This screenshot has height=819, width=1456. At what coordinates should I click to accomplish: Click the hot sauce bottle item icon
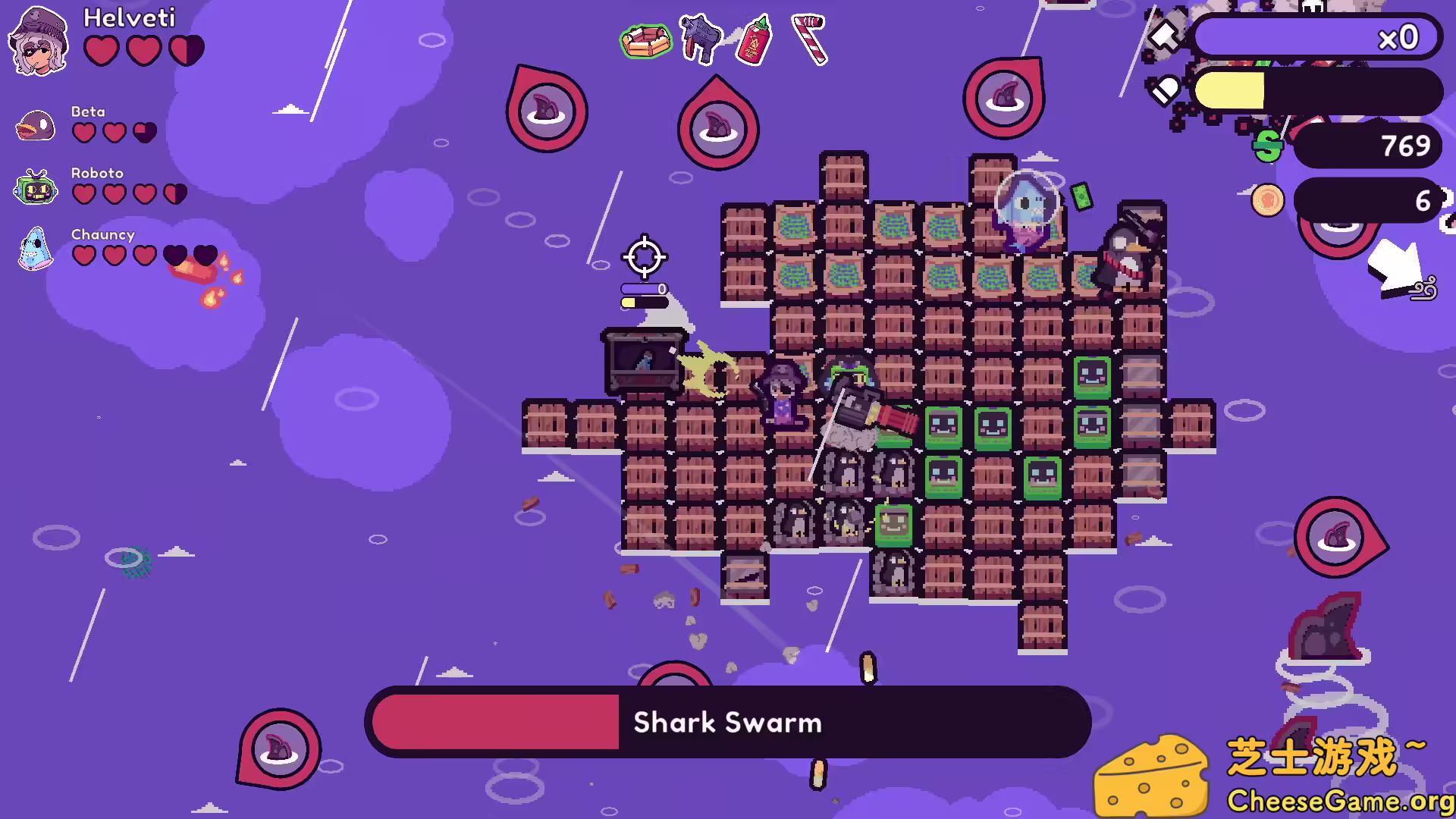753,40
